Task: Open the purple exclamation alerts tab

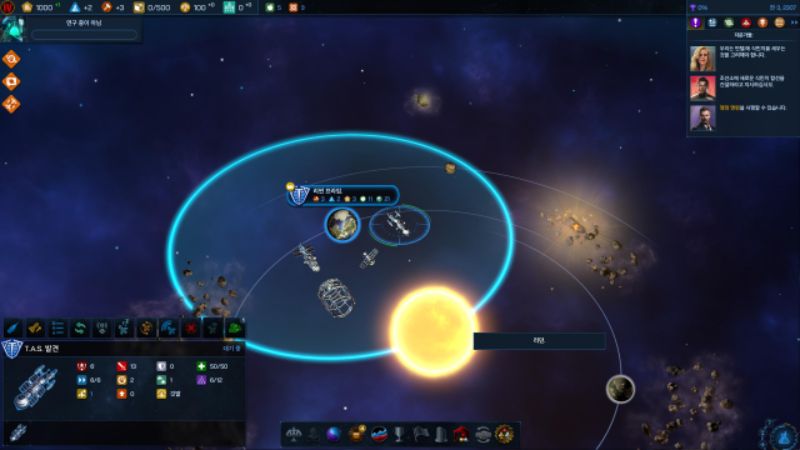Action: pos(694,22)
